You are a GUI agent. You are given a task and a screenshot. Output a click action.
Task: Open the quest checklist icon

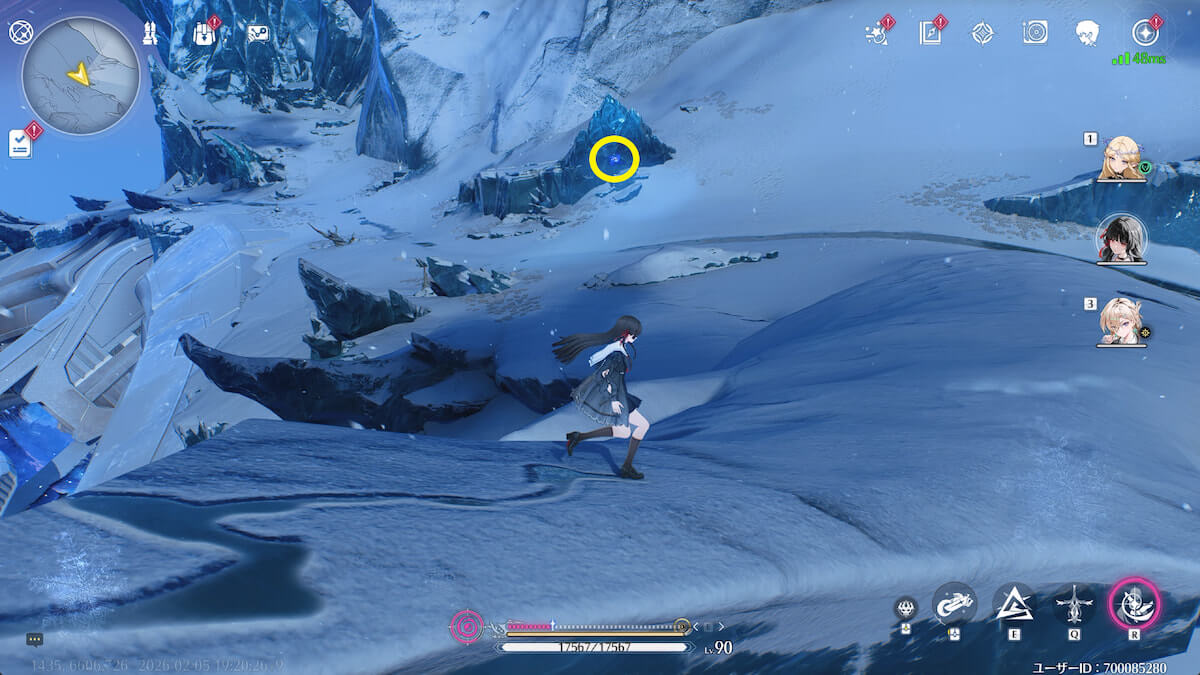(21, 143)
